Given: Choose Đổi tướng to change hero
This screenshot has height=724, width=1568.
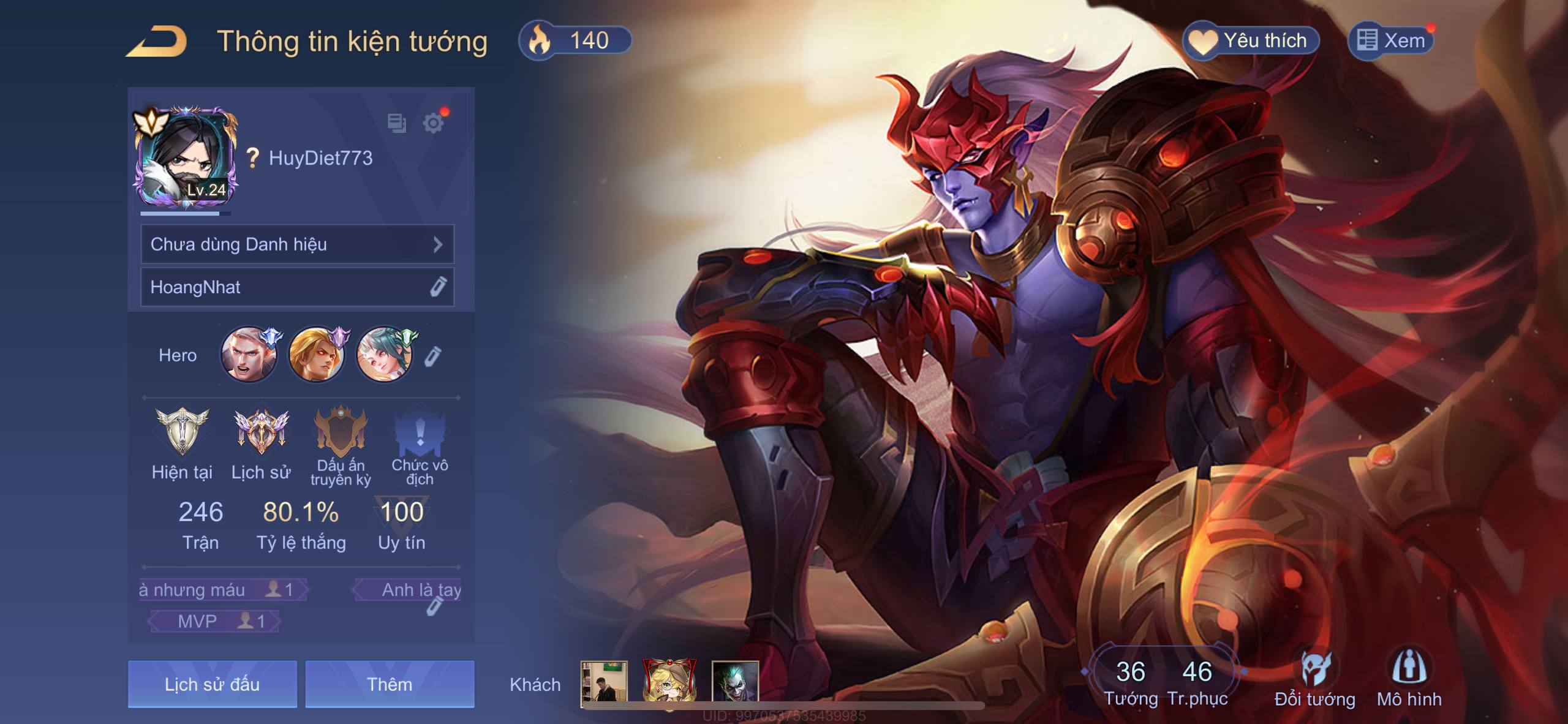Looking at the screenshot, I should (1314, 680).
